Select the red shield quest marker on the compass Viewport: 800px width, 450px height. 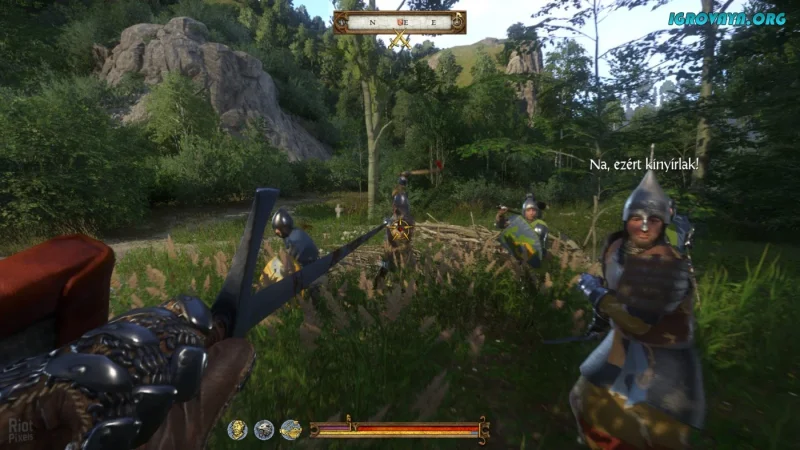click(x=399, y=21)
